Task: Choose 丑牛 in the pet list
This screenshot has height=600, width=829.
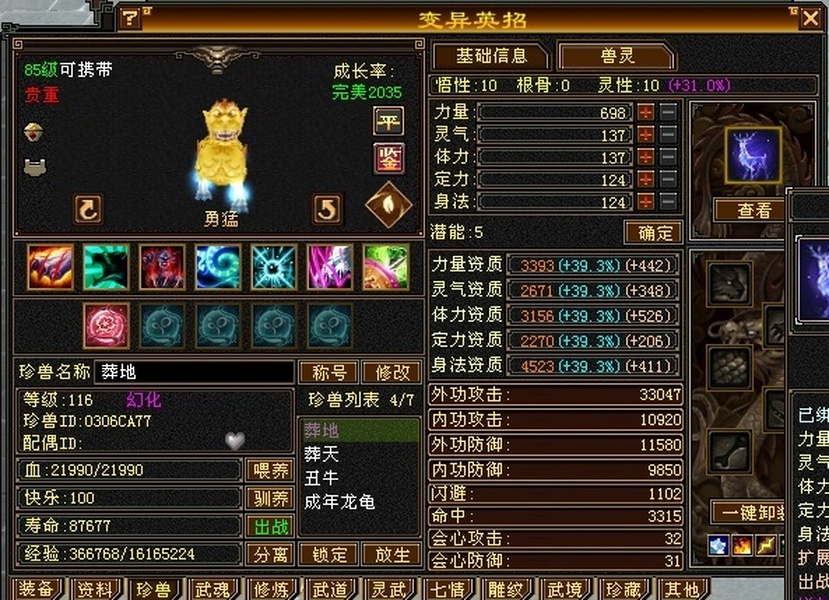Action: (322, 477)
